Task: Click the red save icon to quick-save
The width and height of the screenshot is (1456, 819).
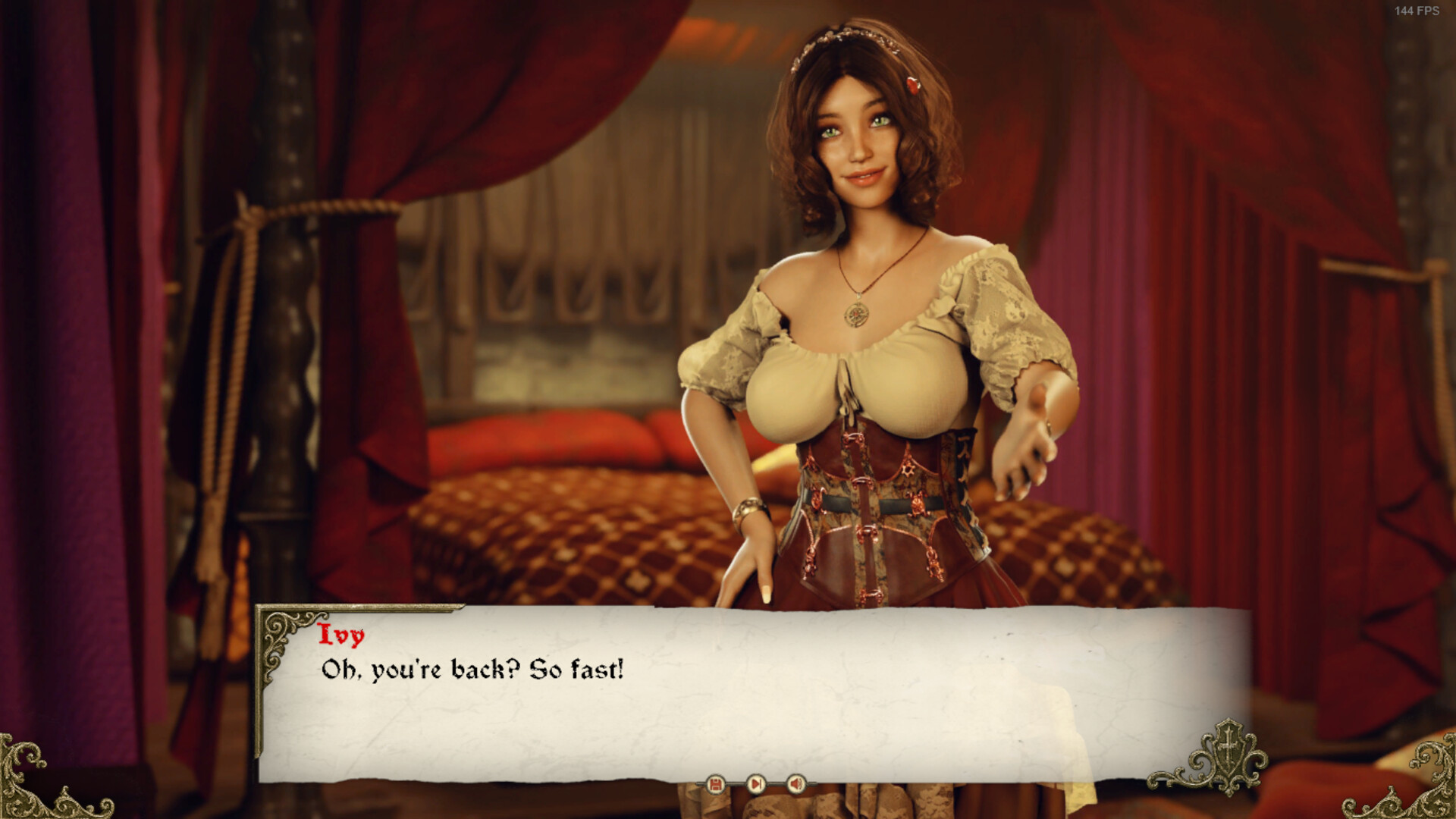Action: (715, 783)
